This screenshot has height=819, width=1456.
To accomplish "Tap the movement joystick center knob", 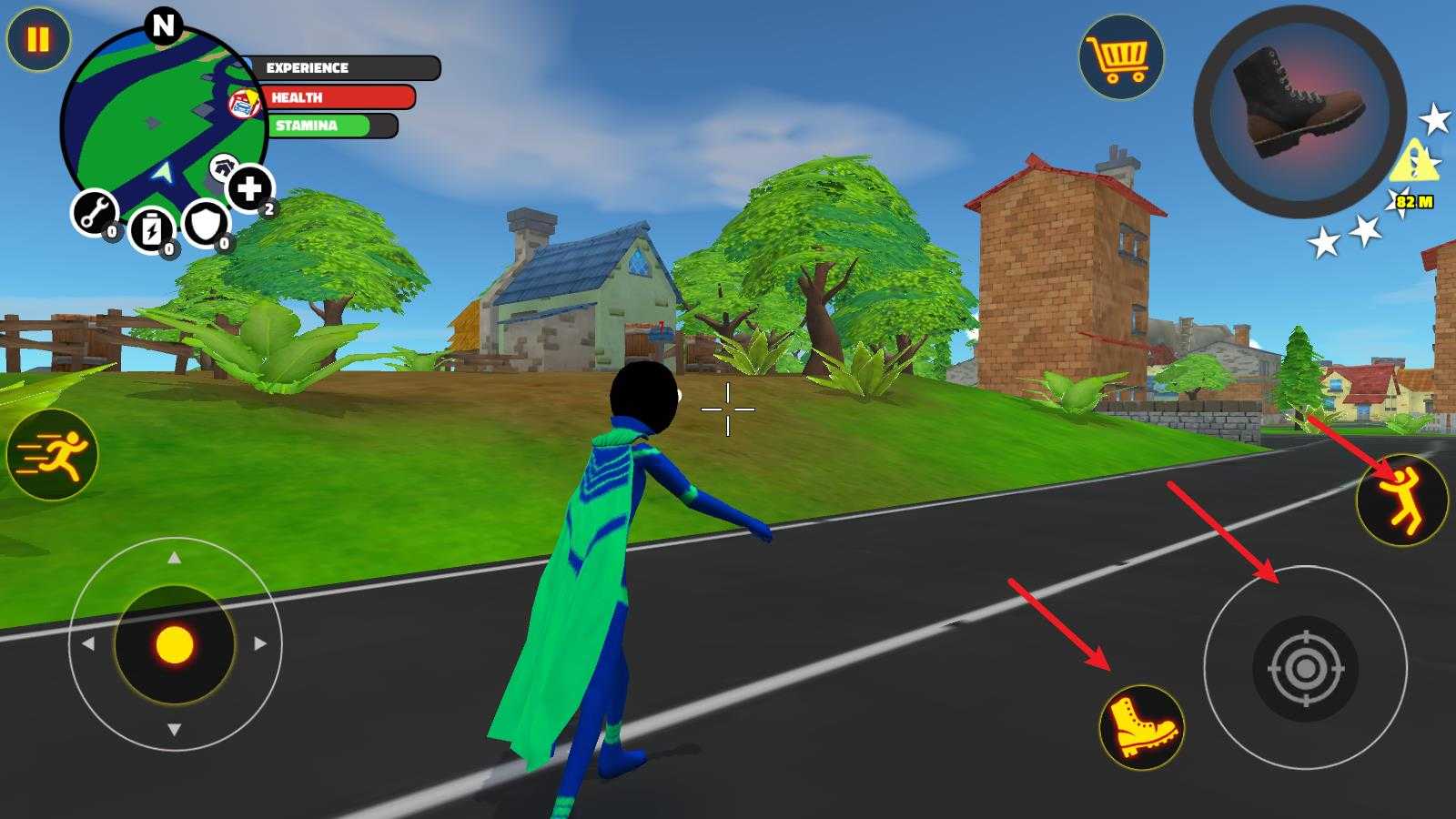I will click(175, 645).
